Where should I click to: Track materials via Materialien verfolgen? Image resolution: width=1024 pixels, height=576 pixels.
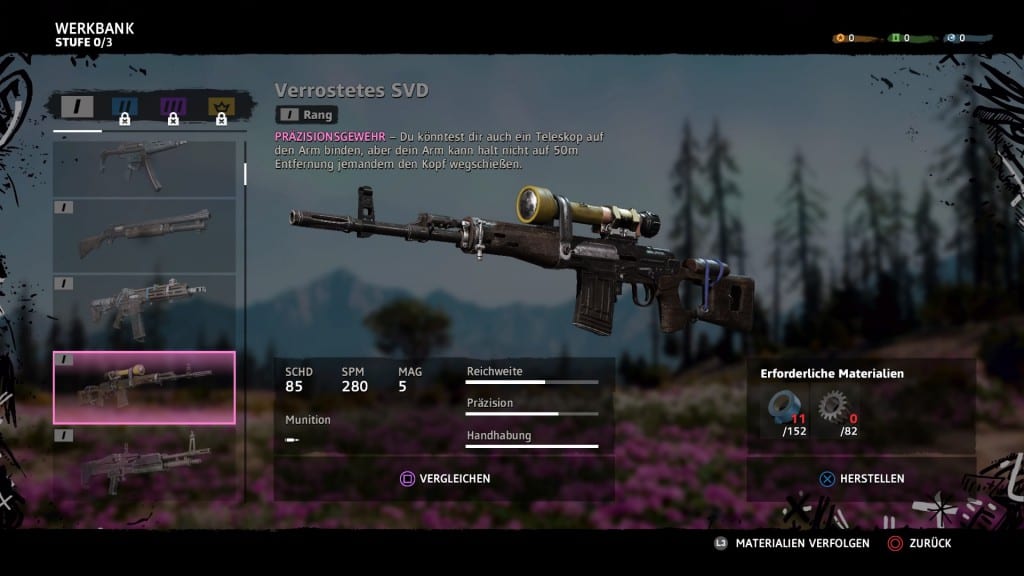click(x=791, y=544)
